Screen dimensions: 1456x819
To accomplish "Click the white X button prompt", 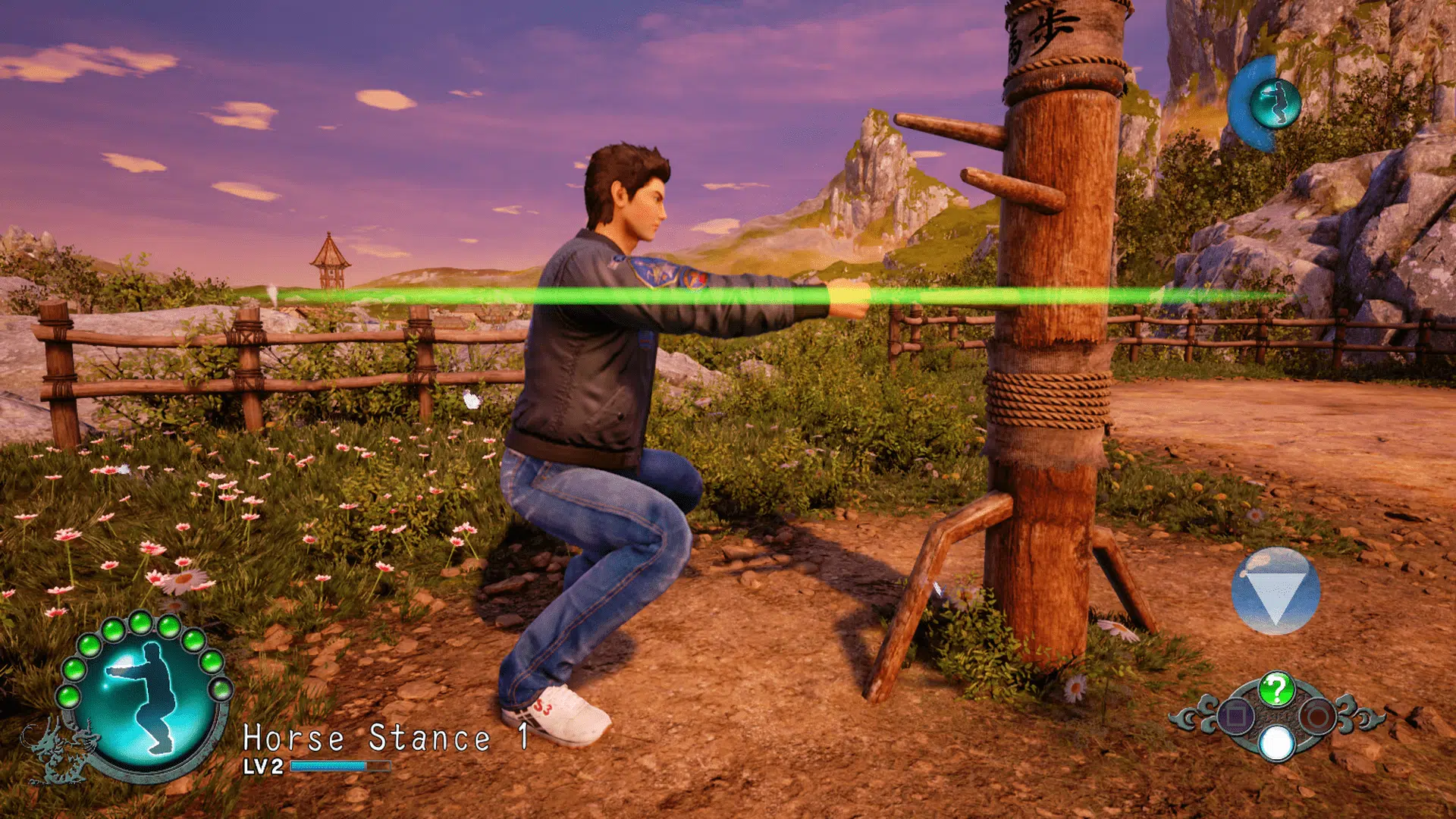I will pyautogui.click(x=1276, y=743).
